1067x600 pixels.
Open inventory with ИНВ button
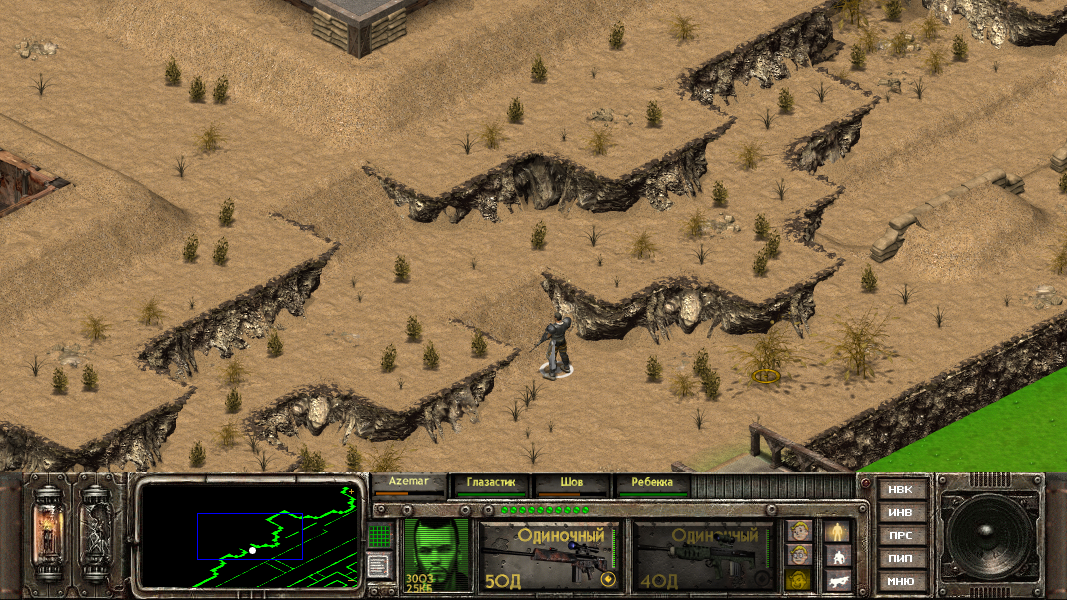click(900, 513)
